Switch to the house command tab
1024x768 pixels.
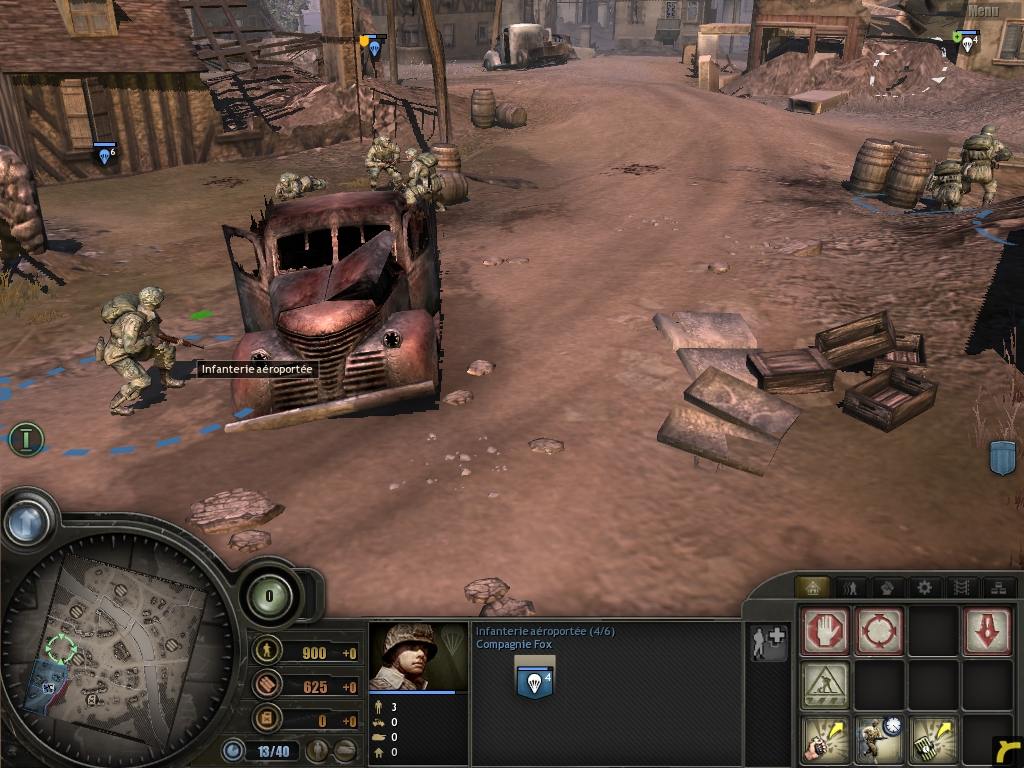click(811, 587)
